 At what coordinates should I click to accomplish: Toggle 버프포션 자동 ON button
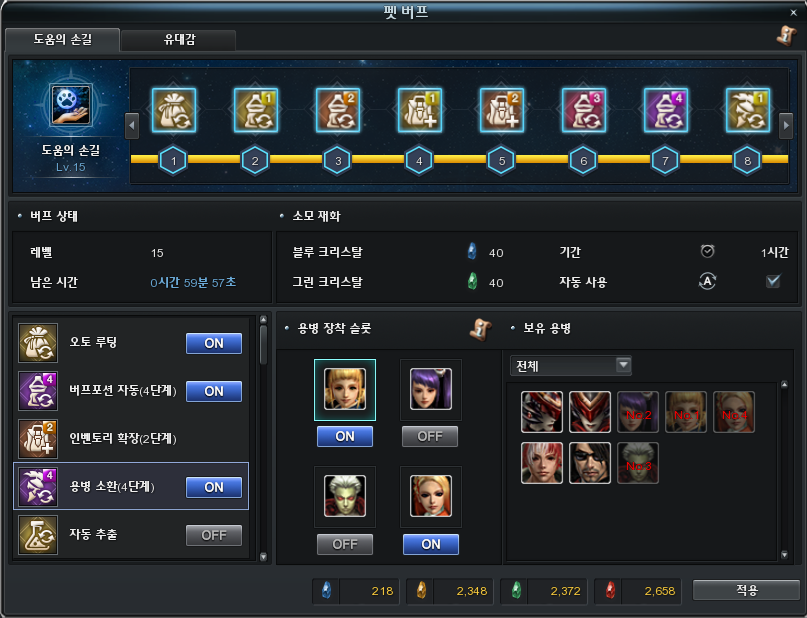pyautogui.click(x=214, y=391)
